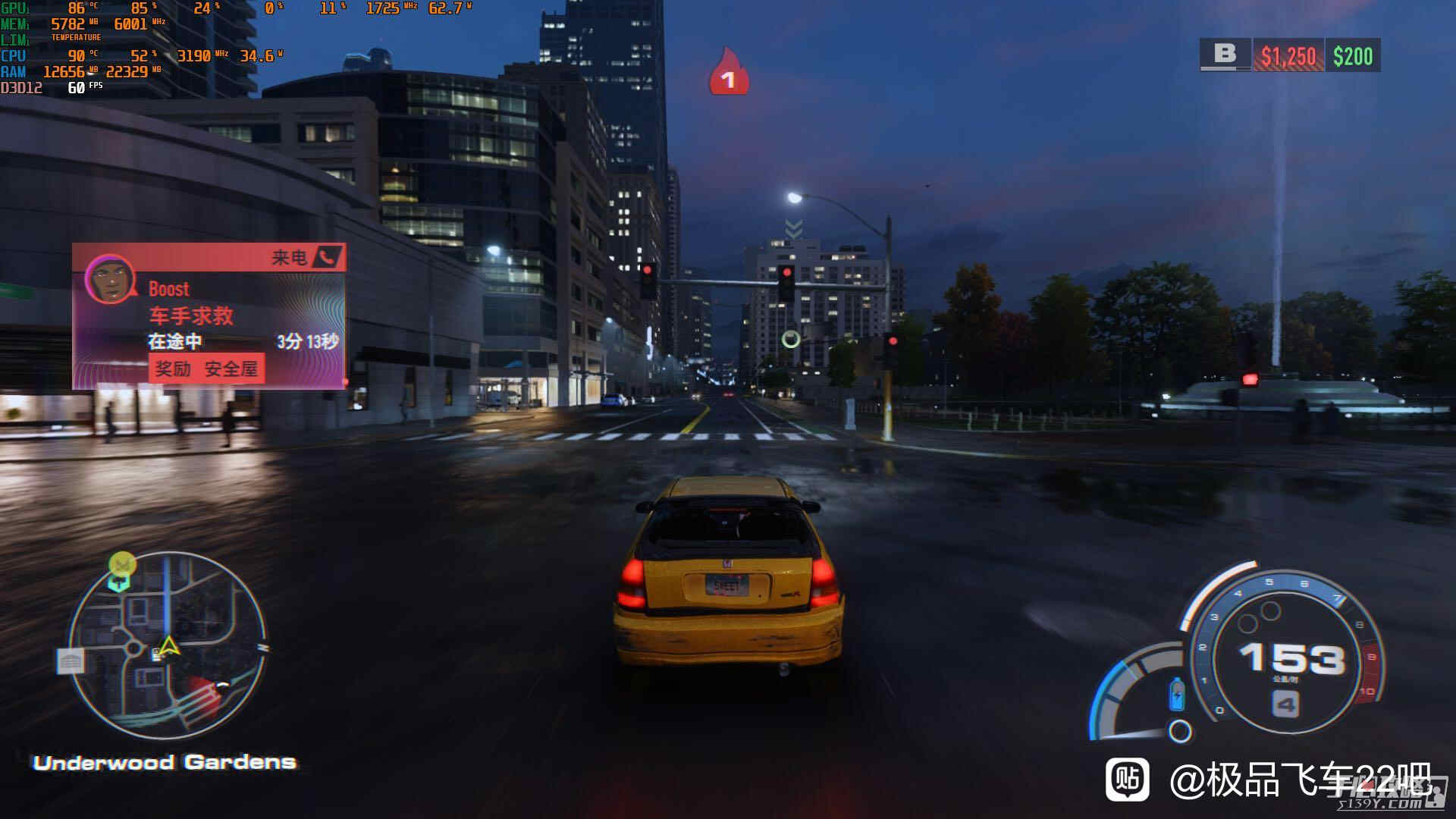Select the 安全屋 reward tag
The height and width of the screenshot is (819, 1456).
point(231,369)
